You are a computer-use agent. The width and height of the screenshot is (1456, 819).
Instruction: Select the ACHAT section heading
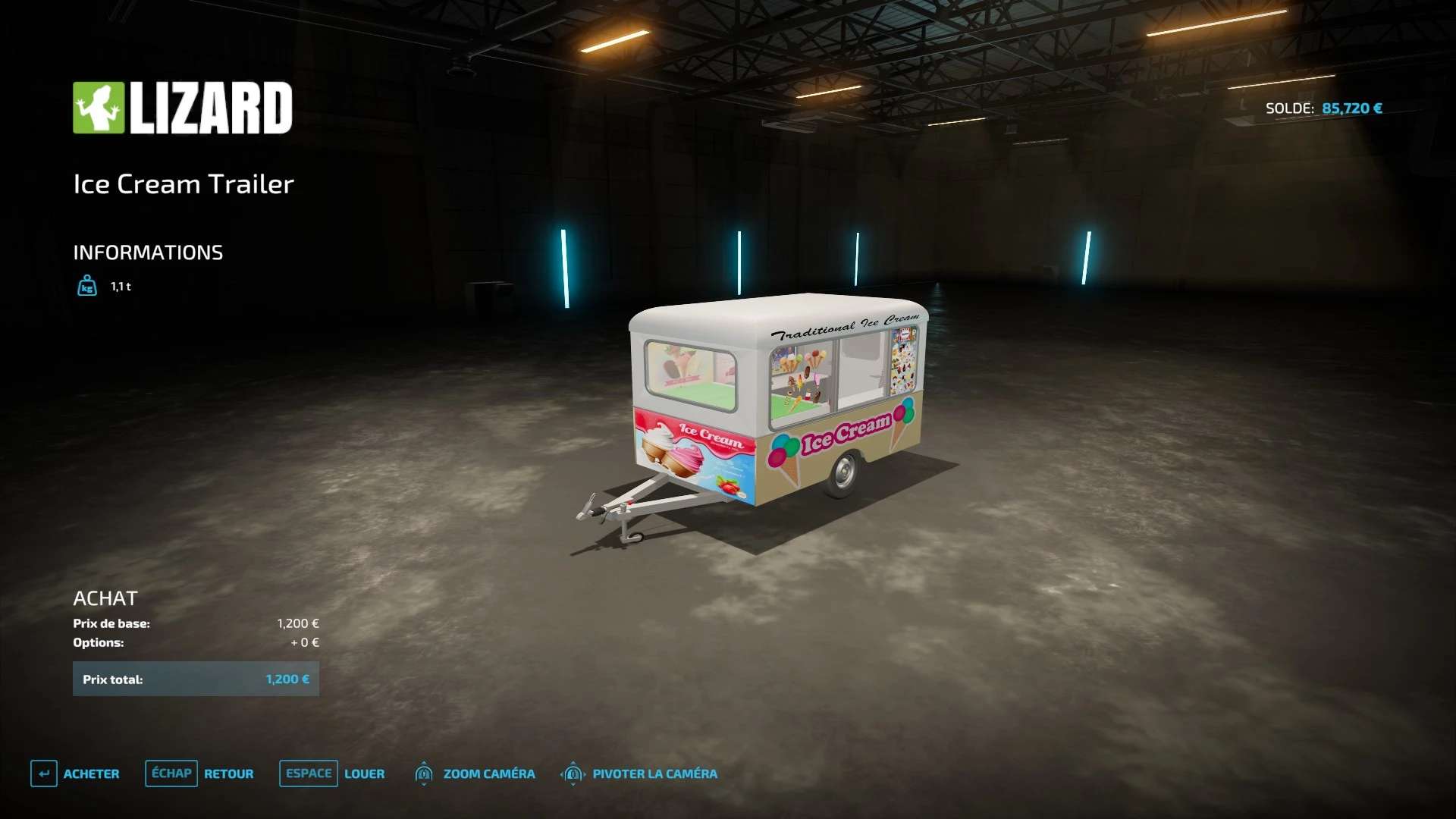point(106,598)
